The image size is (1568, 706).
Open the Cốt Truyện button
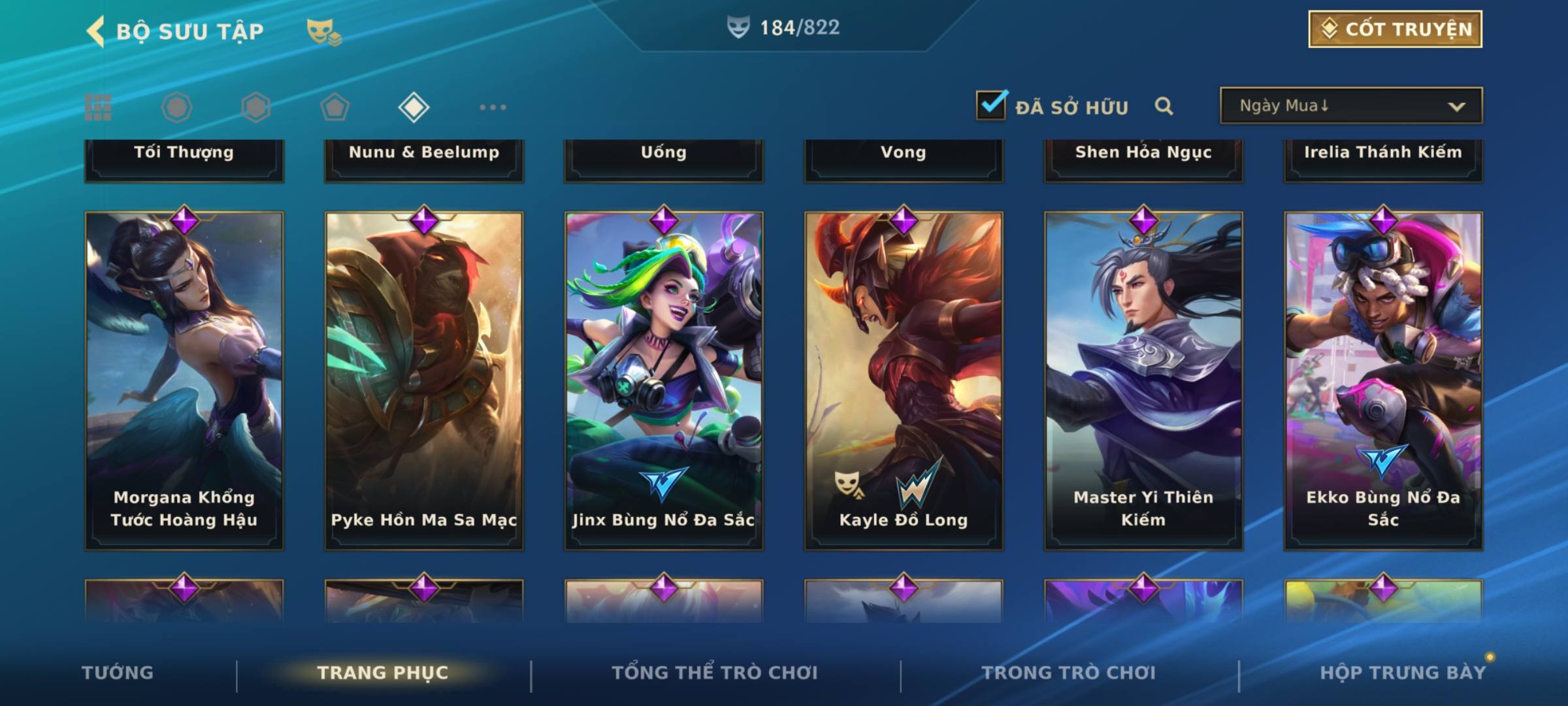pyautogui.click(x=1395, y=29)
